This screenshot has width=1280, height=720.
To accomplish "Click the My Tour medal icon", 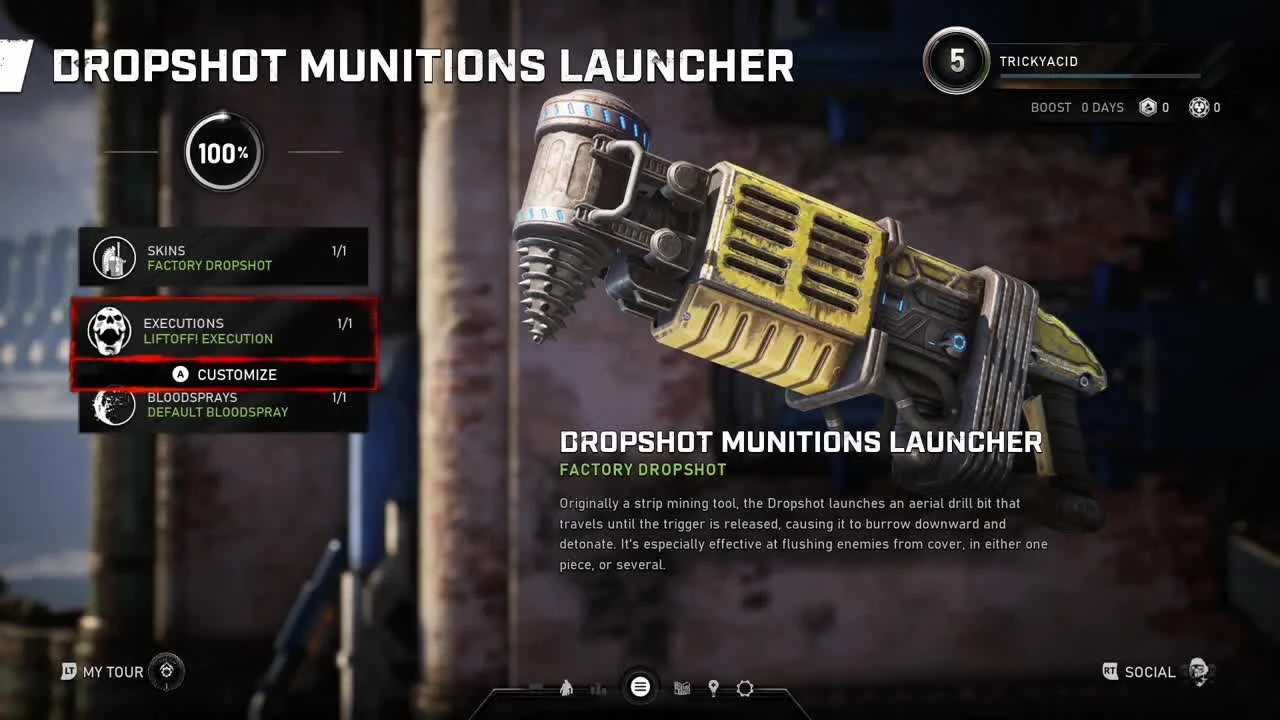I will [x=166, y=672].
